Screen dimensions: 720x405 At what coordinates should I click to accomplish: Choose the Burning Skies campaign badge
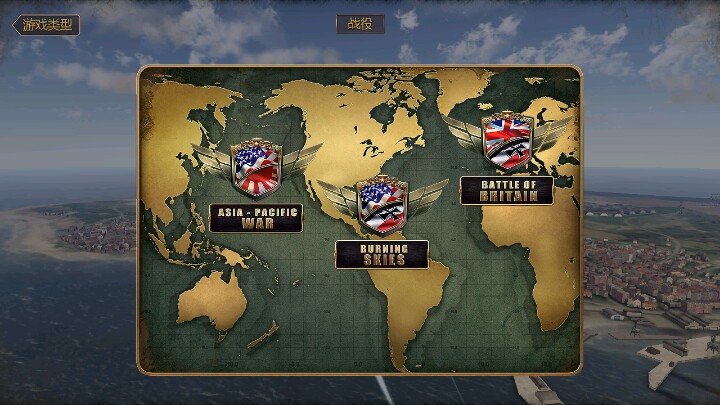click(382, 204)
